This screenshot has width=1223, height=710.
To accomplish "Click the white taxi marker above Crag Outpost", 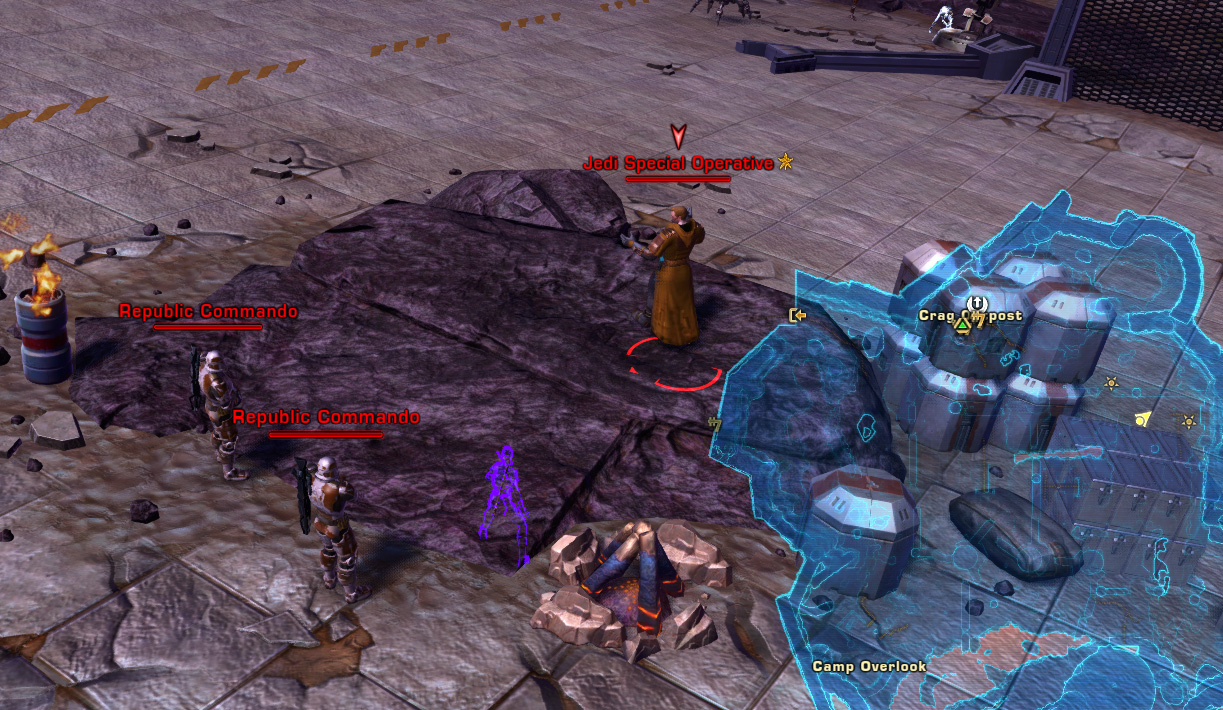I will [977, 303].
